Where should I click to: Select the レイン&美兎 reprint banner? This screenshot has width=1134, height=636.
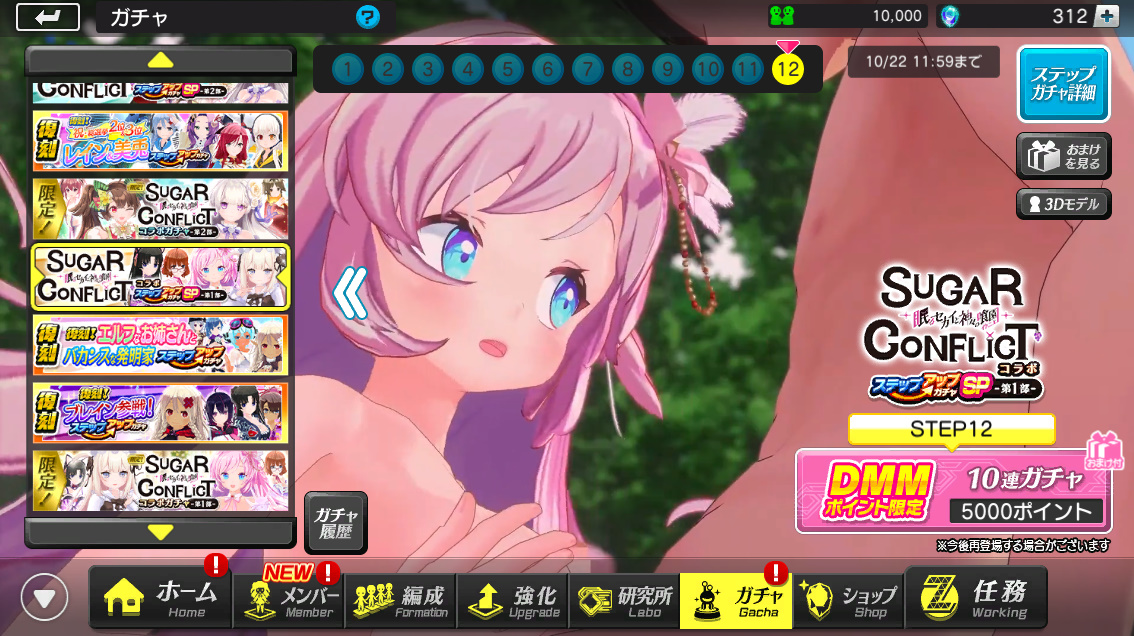tap(160, 141)
